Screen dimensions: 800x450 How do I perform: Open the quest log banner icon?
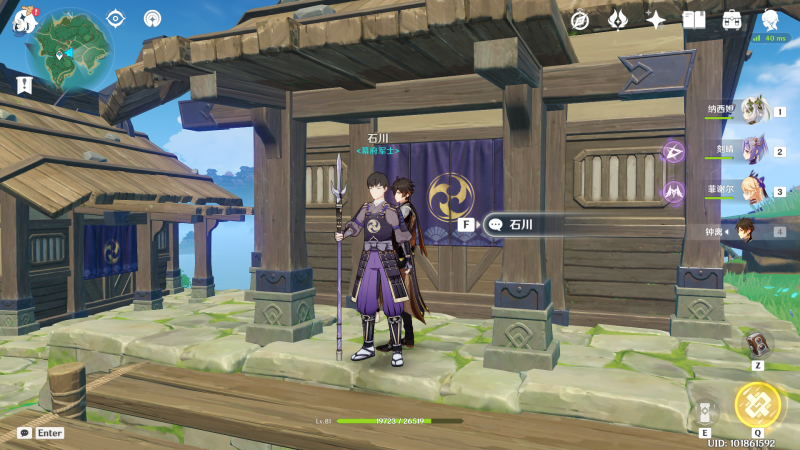25,85
